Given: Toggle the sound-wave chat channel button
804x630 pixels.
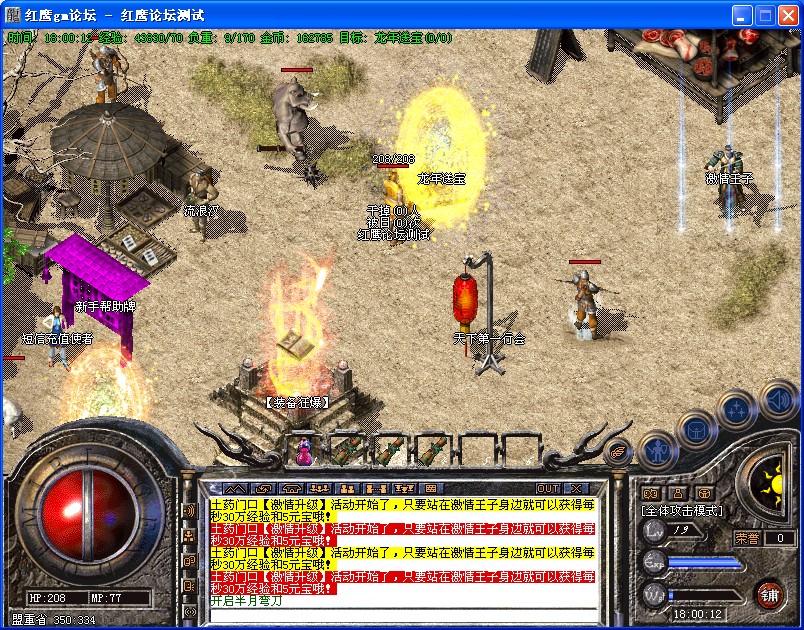Looking at the screenshot, I should tap(189, 511).
